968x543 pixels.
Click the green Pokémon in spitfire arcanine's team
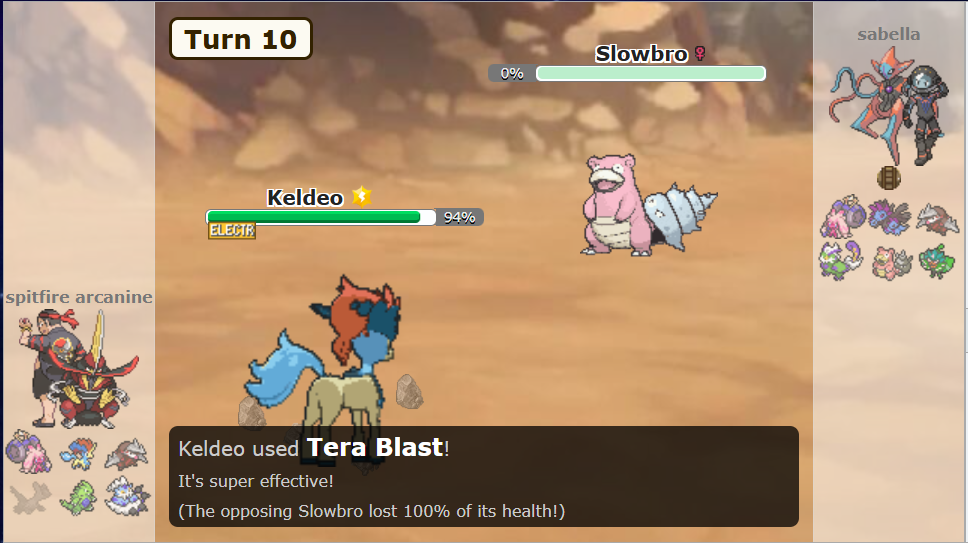(76, 496)
